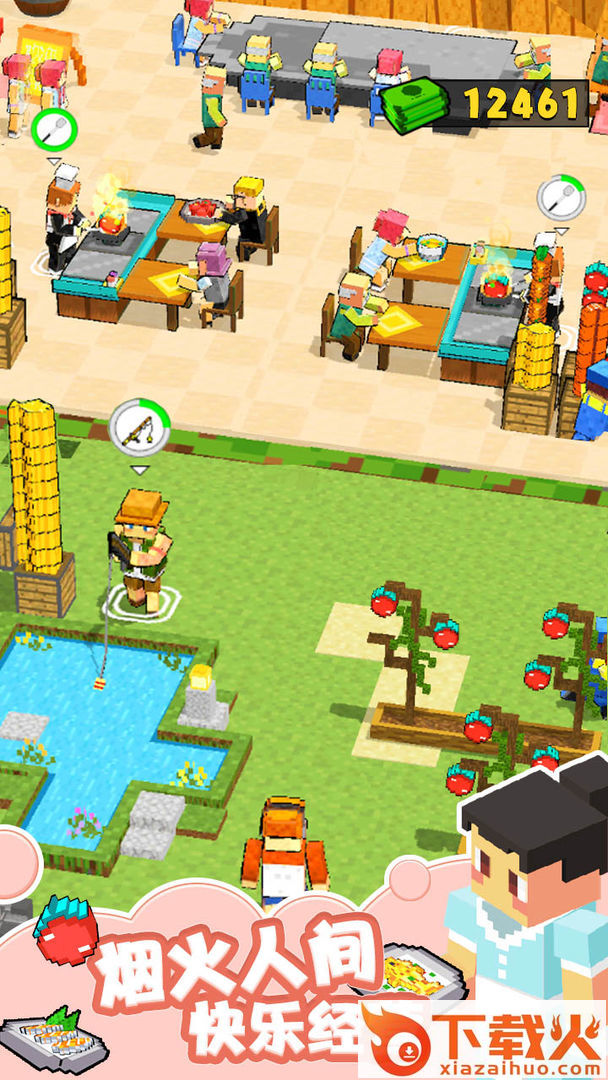The height and width of the screenshot is (1080, 608).
Task: Tap the fishing rod progress bubble
Action: pos(139,429)
